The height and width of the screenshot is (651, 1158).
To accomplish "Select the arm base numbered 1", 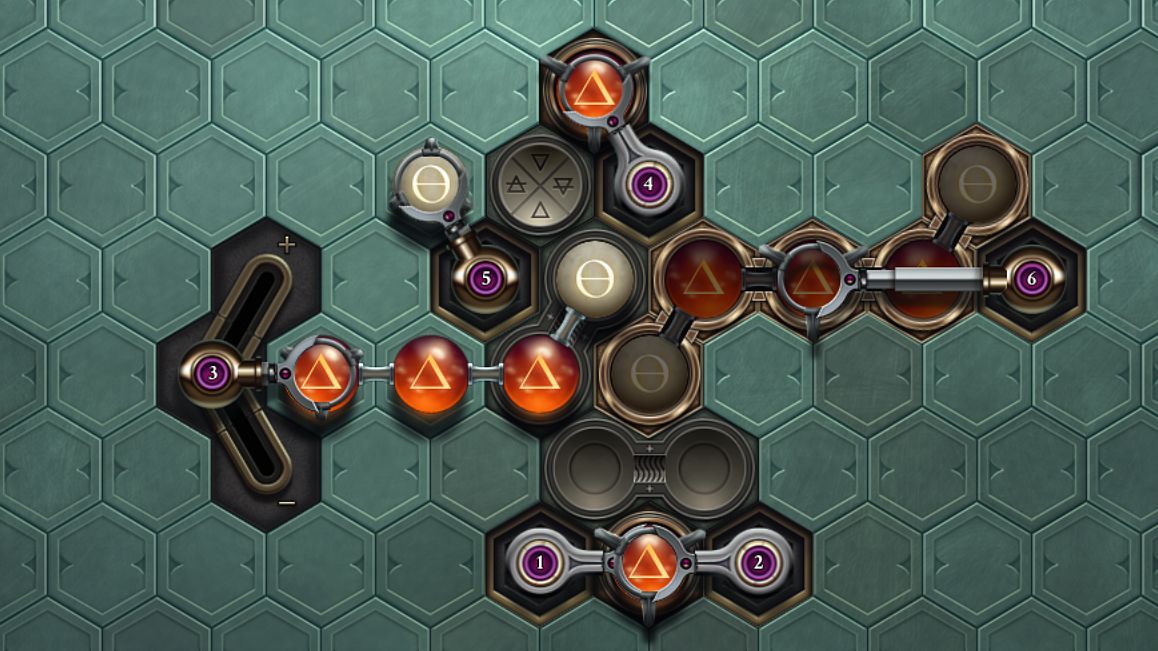I will pos(541,562).
